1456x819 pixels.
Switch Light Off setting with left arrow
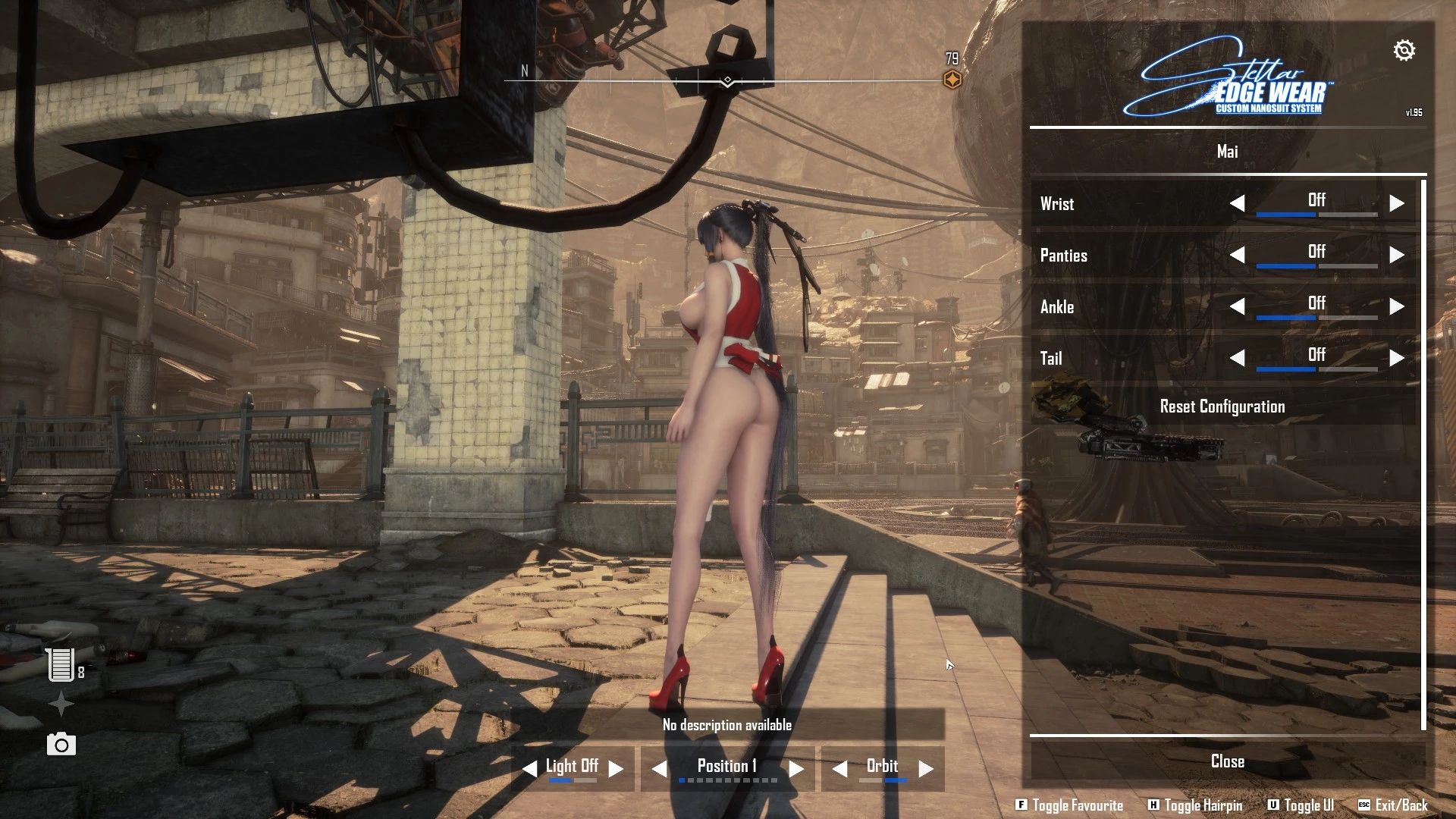pyautogui.click(x=529, y=769)
